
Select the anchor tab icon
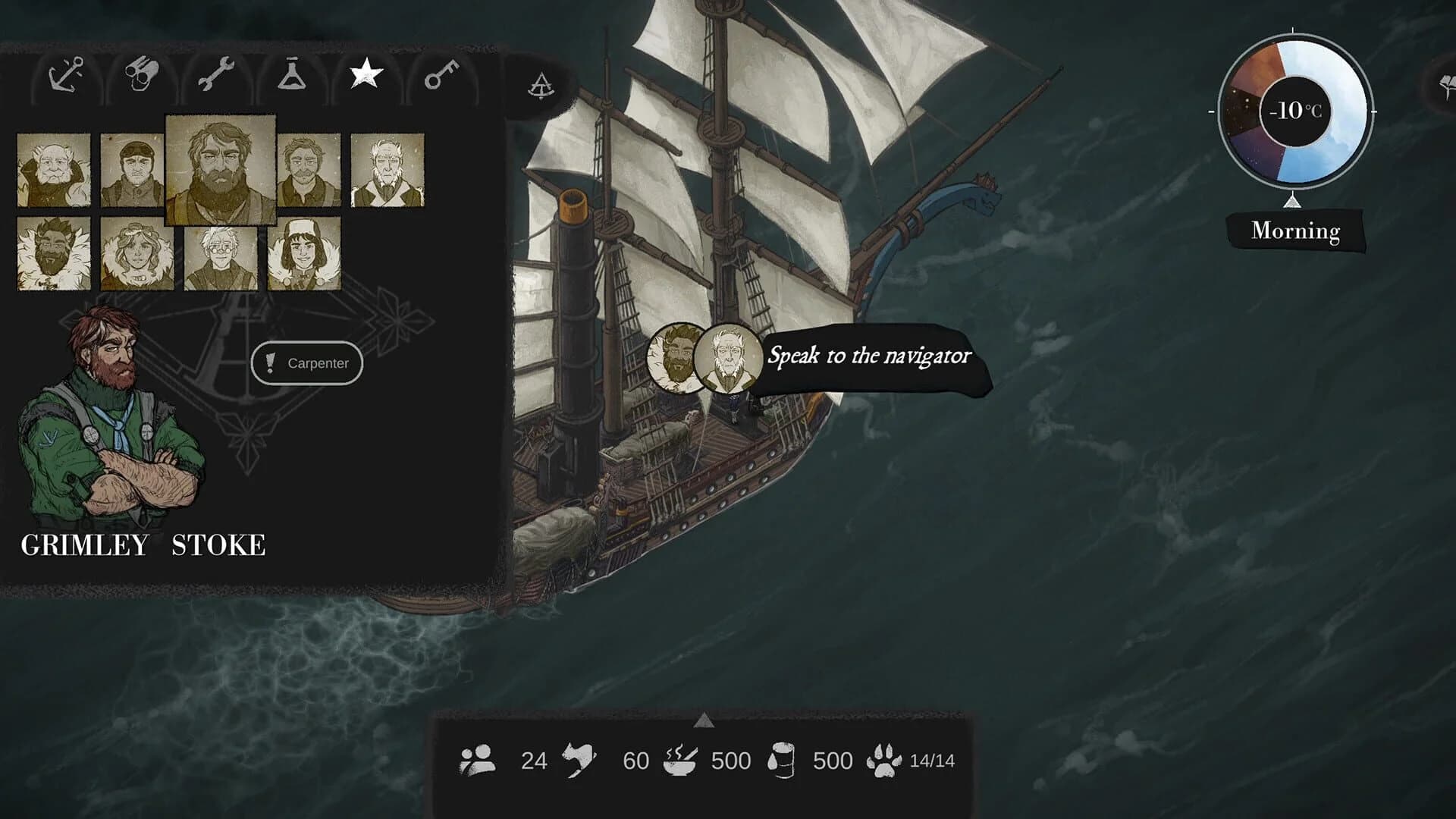point(67,74)
